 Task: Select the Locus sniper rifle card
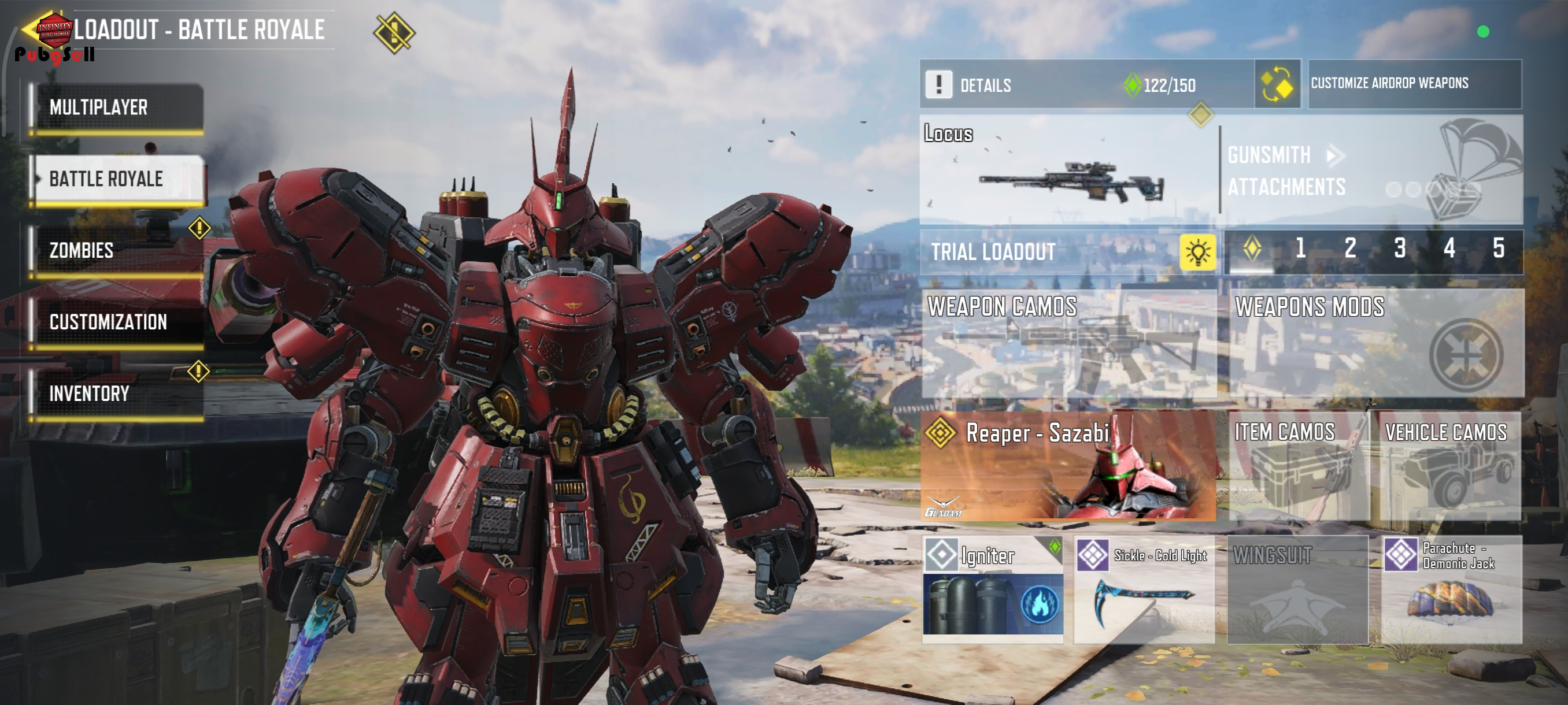click(1069, 170)
